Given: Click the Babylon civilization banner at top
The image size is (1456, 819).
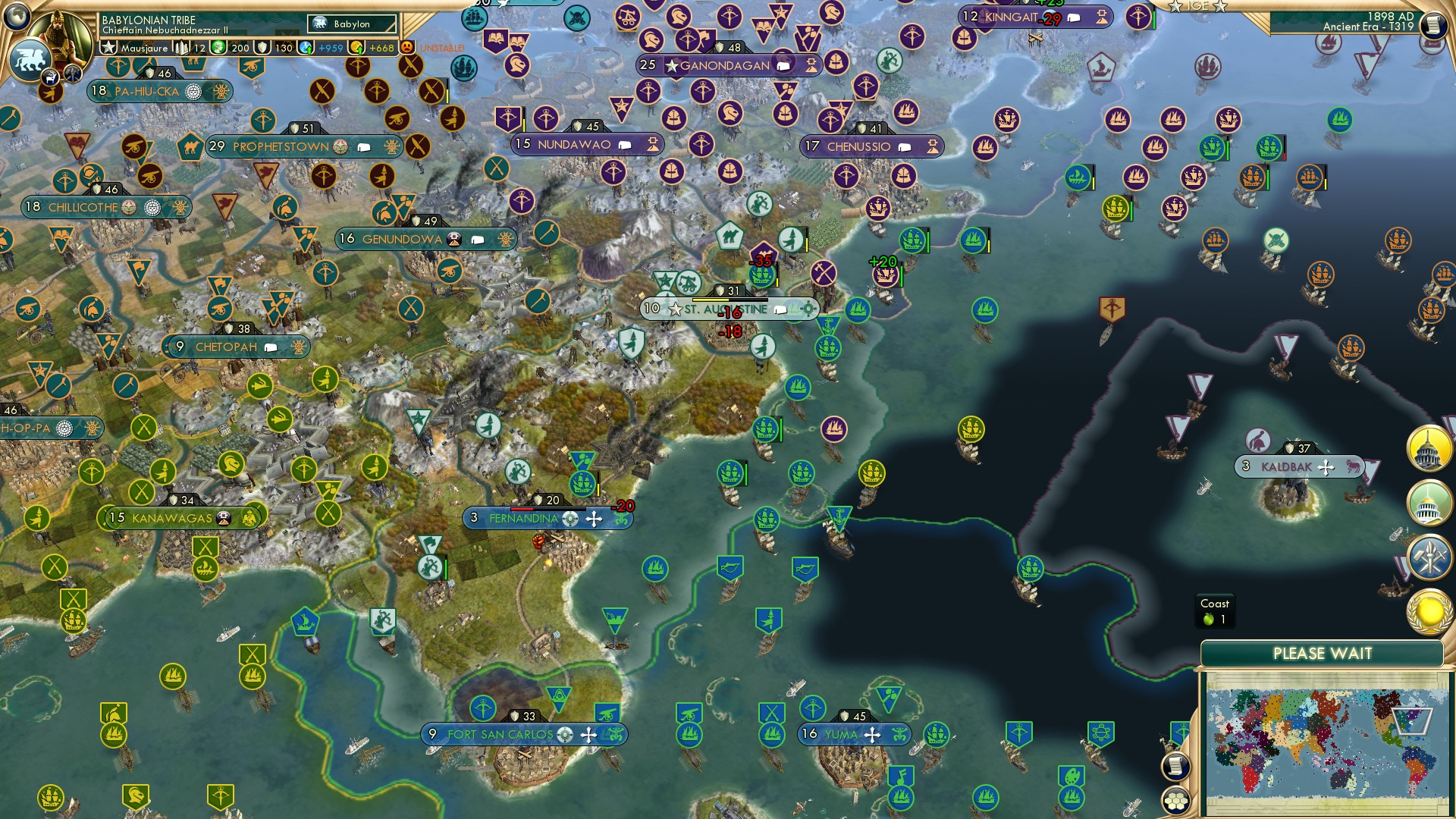Looking at the screenshot, I should (x=352, y=24).
